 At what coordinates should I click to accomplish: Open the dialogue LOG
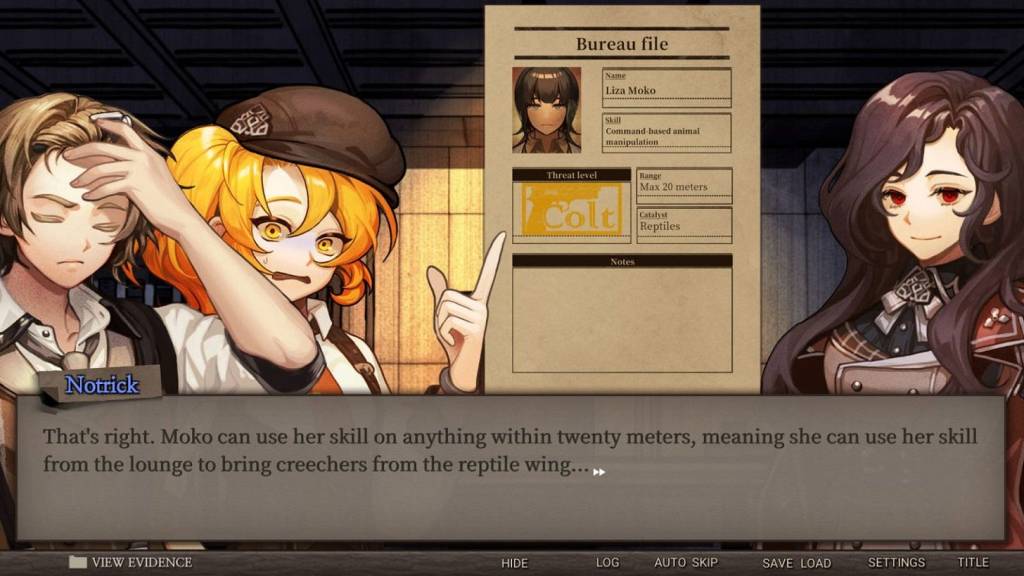(608, 563)
